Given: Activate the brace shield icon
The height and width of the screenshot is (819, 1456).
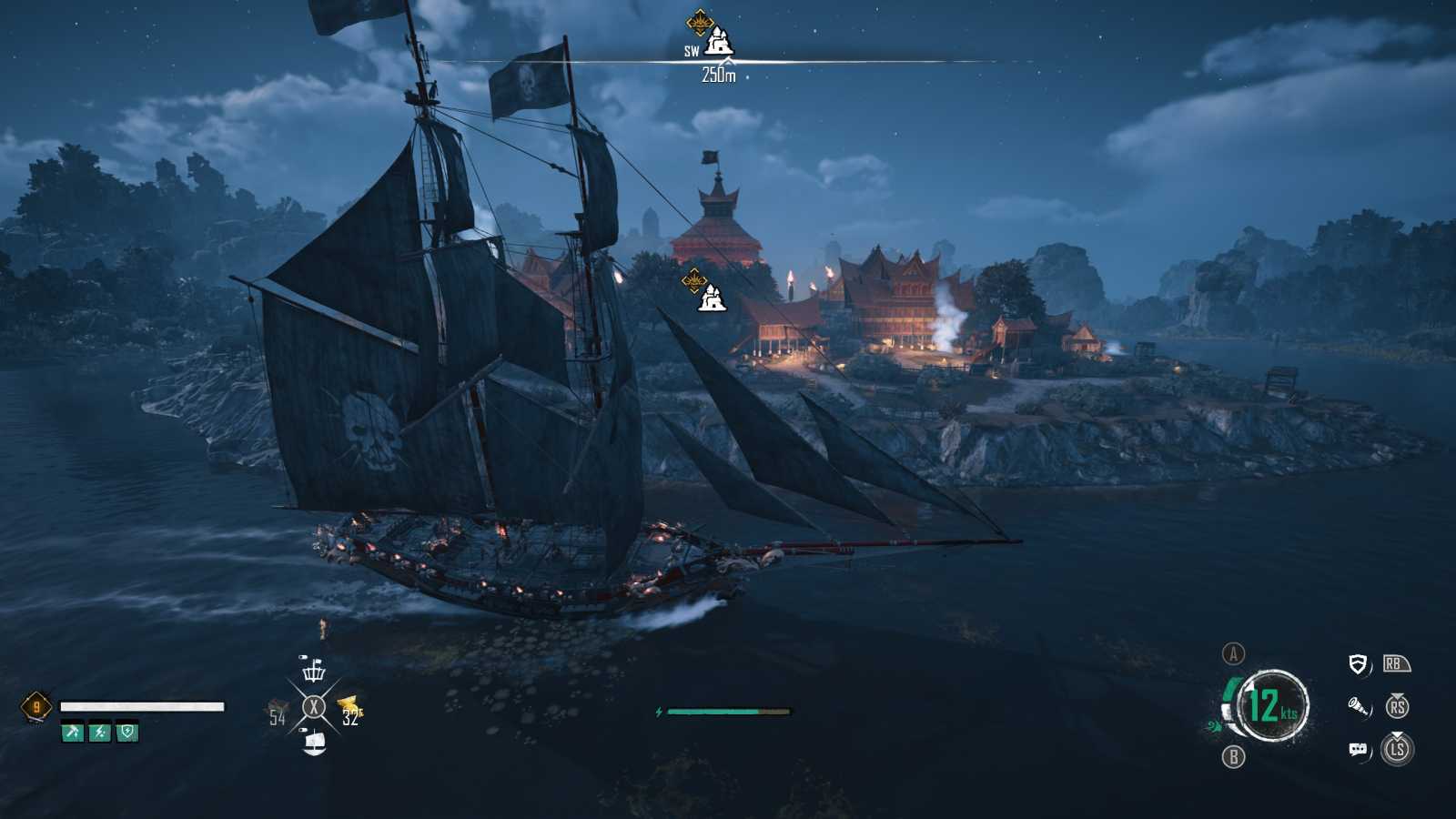Looking at the screenshot, I should (x=1358, y=664).
